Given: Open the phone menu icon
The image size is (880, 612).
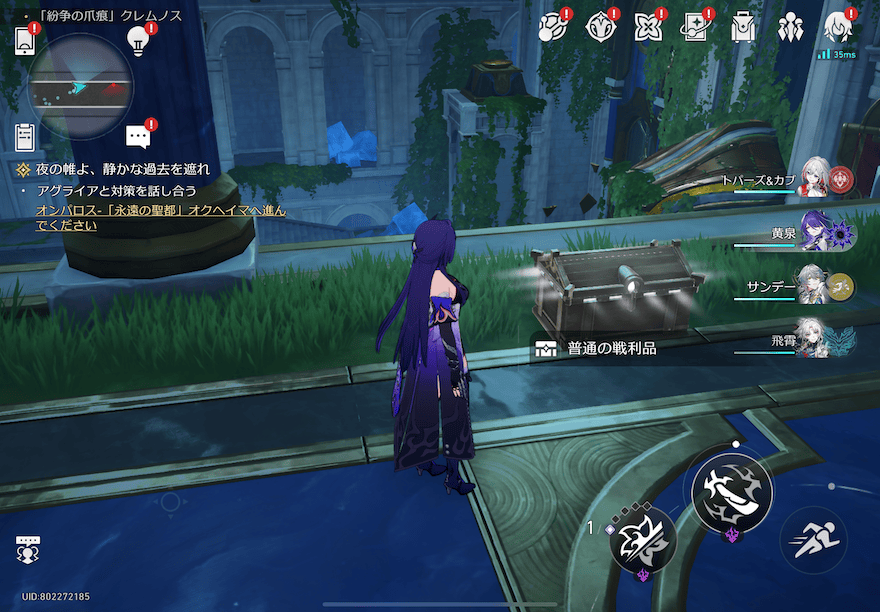Looking at the screenshot, I should click(x=25, y=40).
